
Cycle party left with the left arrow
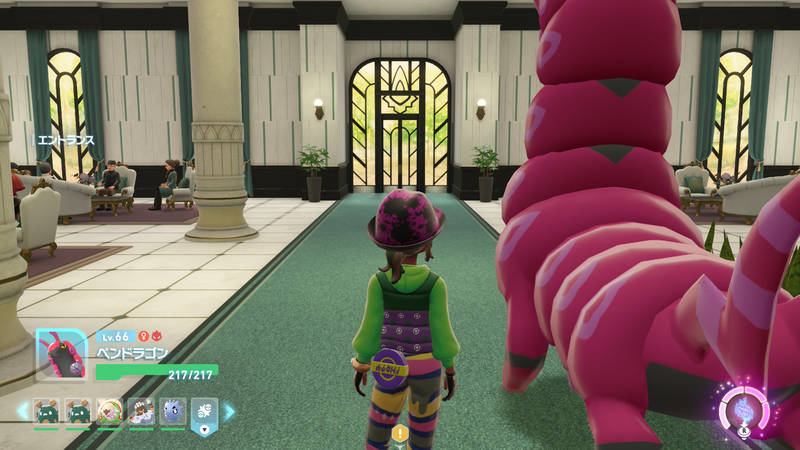click(x=22, y=411)
